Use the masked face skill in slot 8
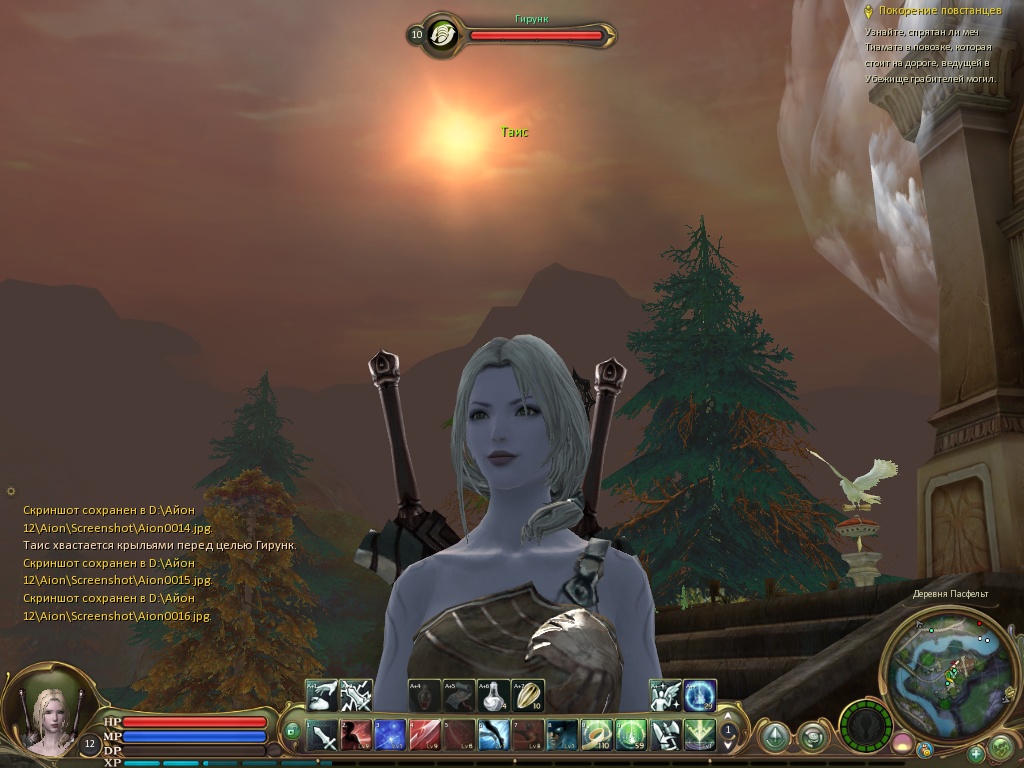The height and width of the screenshot is (768, 1024). click(562, 736)
